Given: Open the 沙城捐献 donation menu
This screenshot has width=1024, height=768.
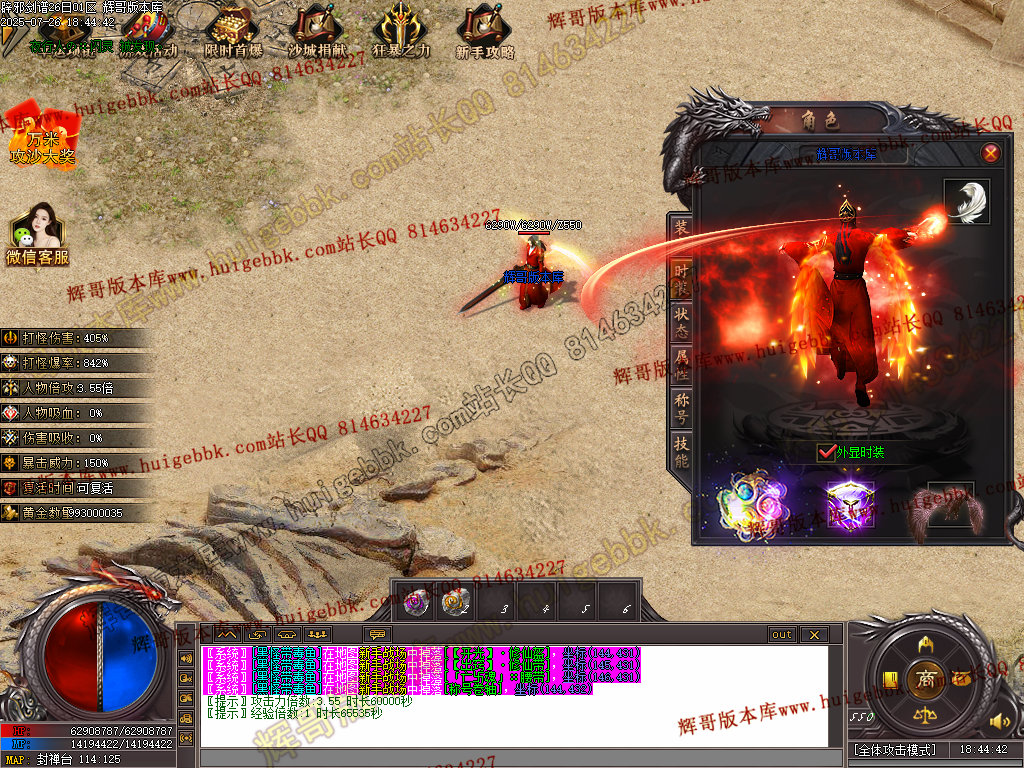Looking at the screenshot, I should pyautogui.click(x=318, y=32).
